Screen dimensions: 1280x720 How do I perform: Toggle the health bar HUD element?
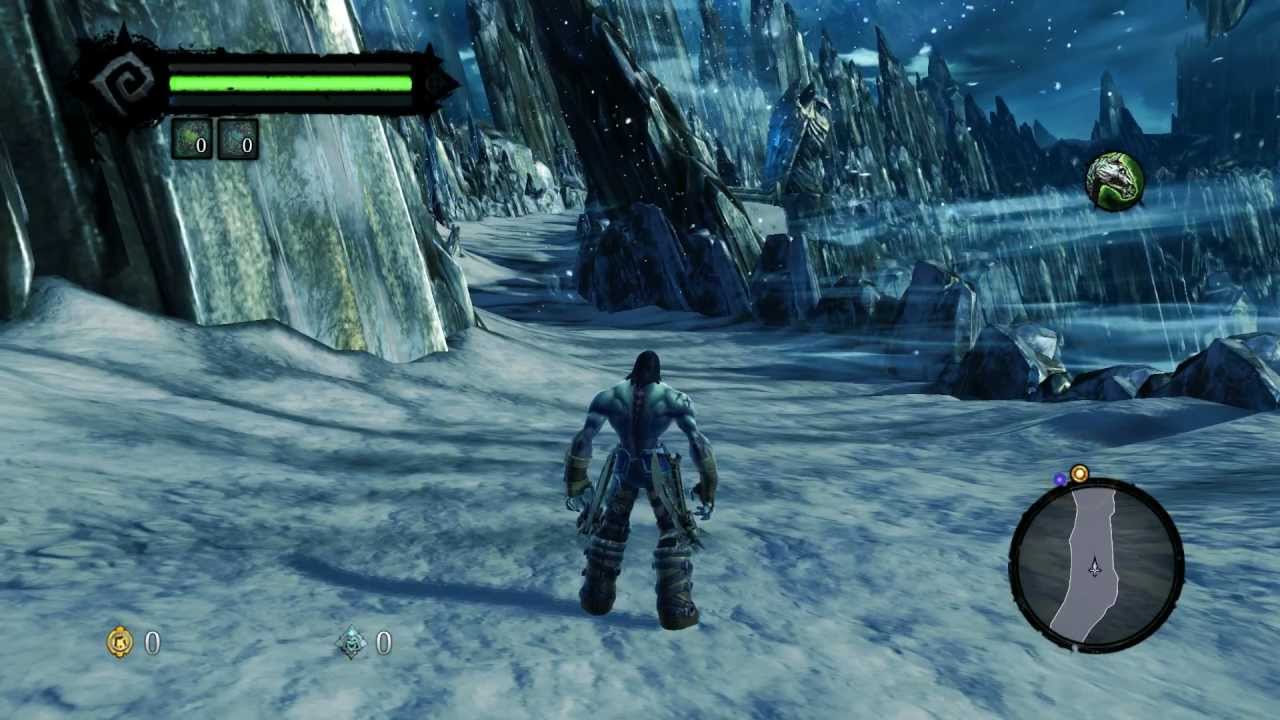coord(290,82)
